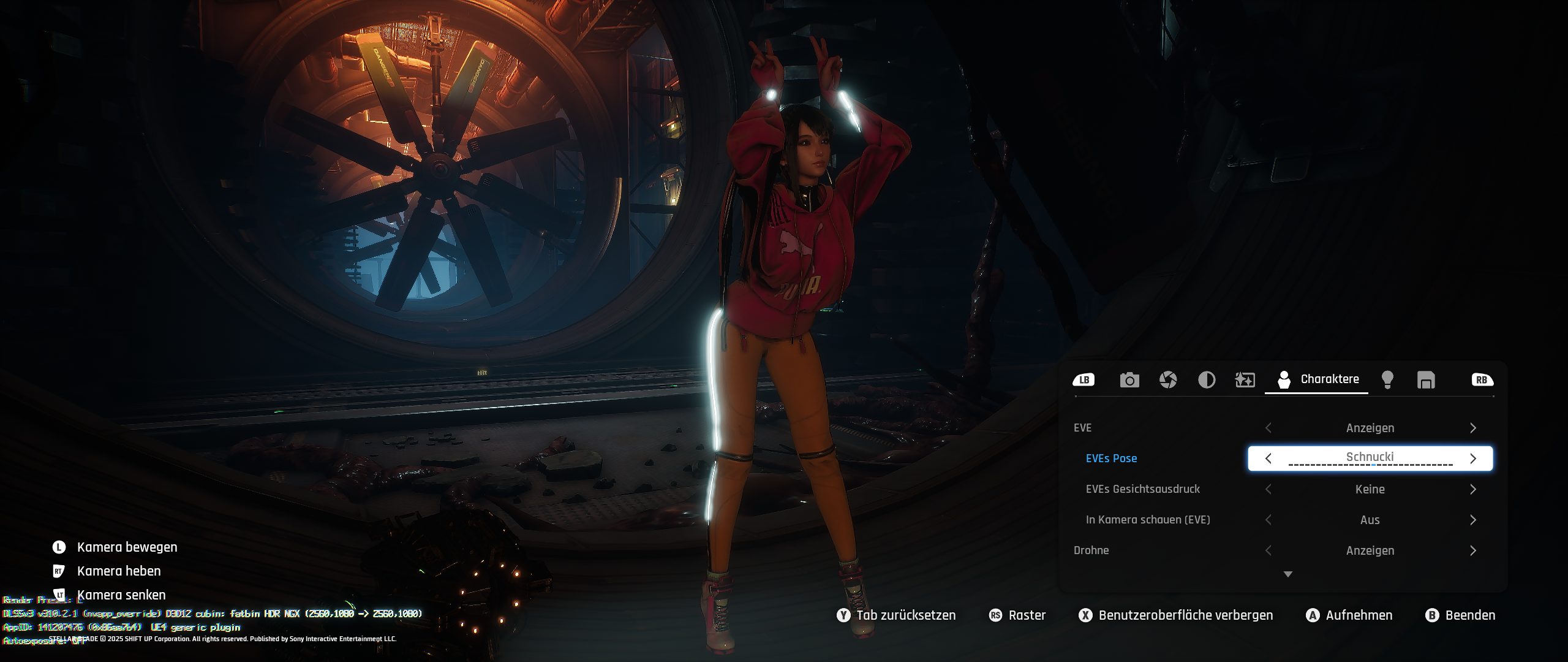Choose next pose after Schnucki
This screenshot has height=662, width=1568.
1473,458
